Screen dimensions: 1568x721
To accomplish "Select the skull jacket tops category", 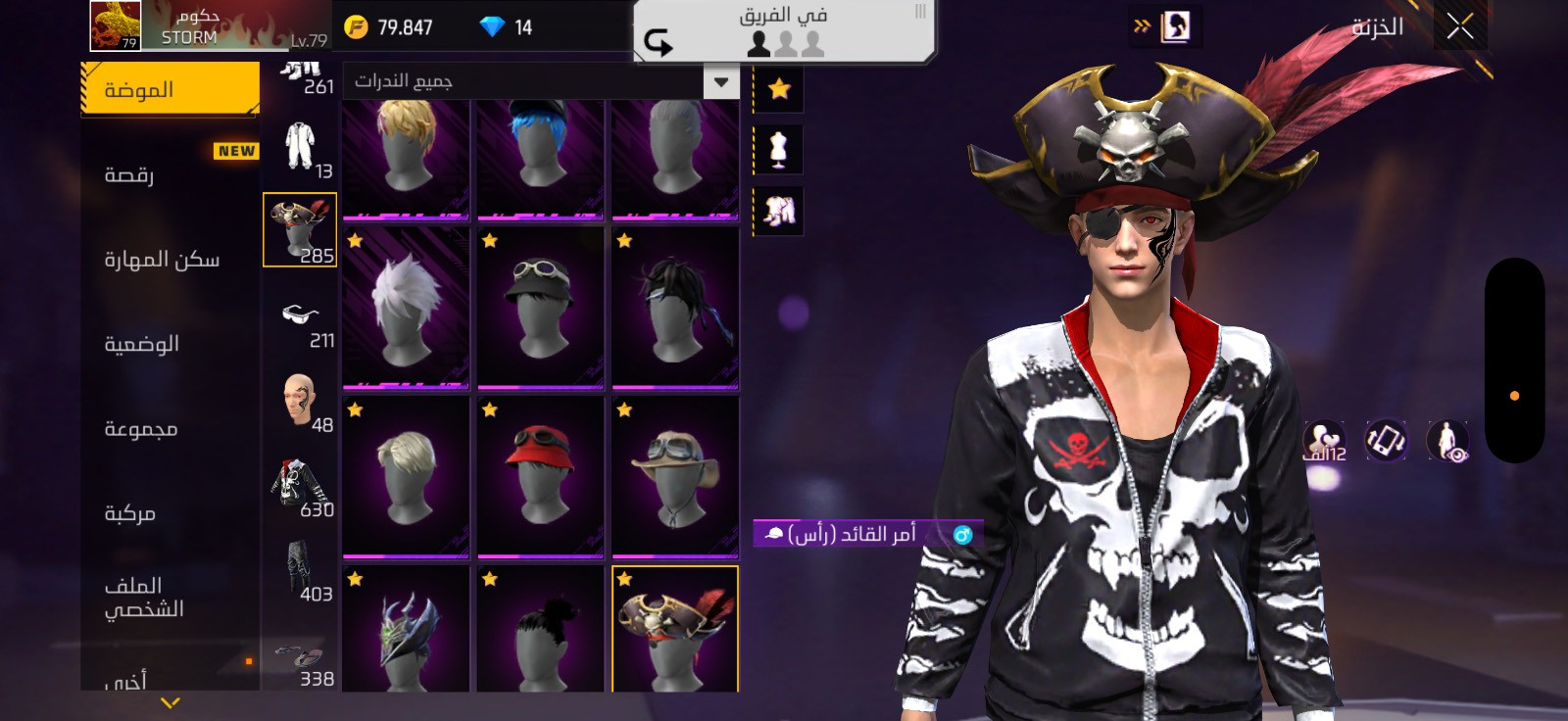I will tap(301, 486).
